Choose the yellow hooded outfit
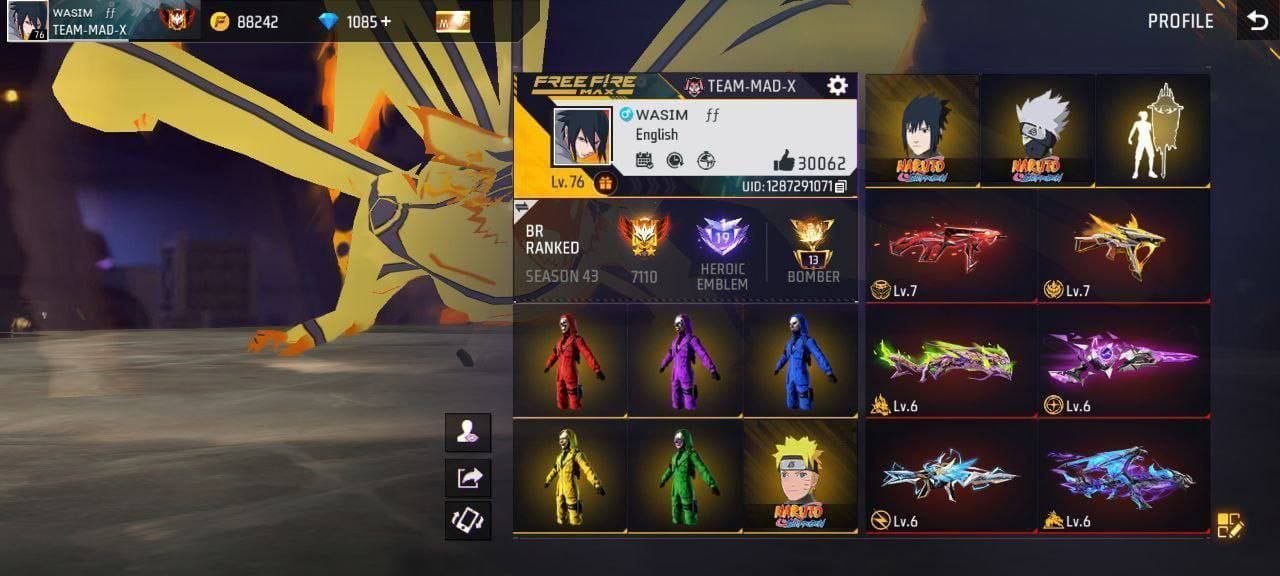The width and height of the screenshot is (1280, 576). click(571, 474)
